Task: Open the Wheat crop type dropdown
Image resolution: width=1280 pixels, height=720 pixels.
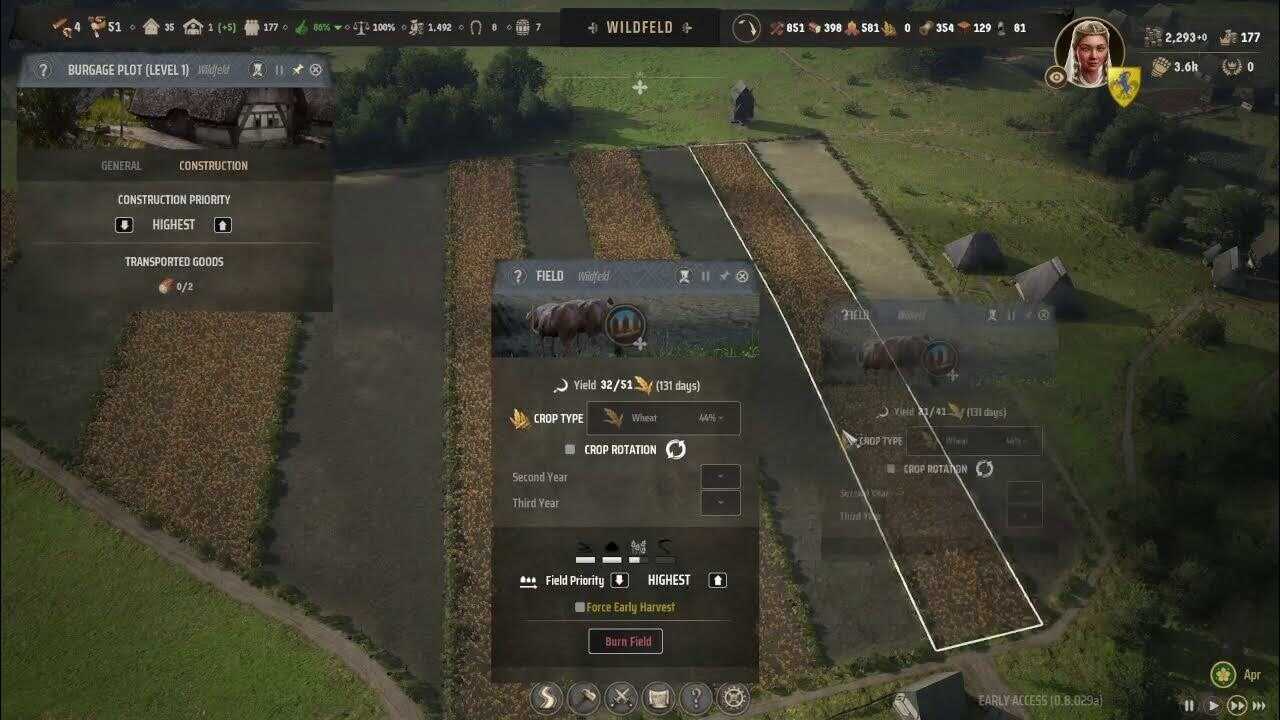Action: pos(663,418)
